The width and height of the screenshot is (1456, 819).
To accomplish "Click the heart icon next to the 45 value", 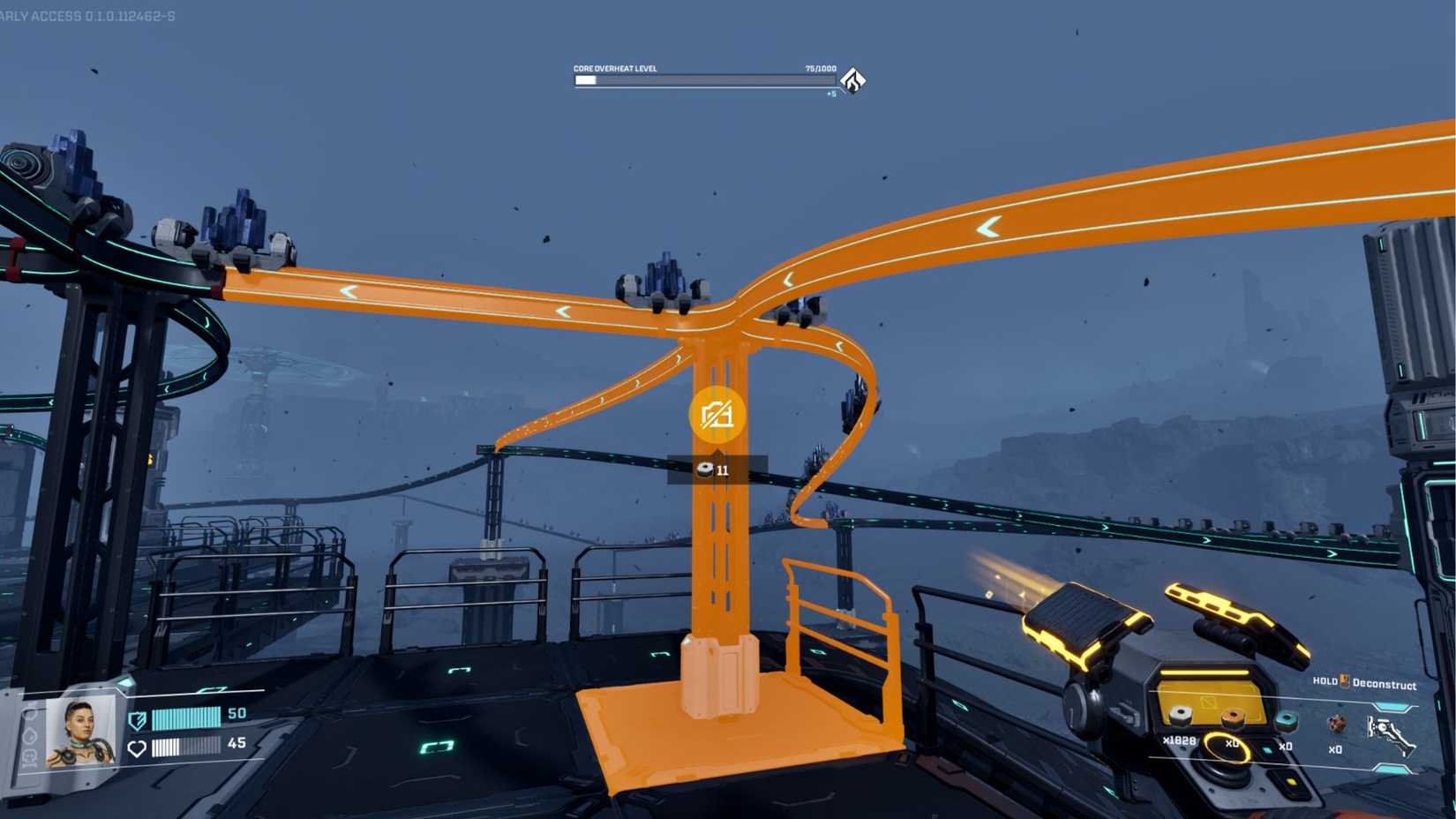I will point(137,748).
